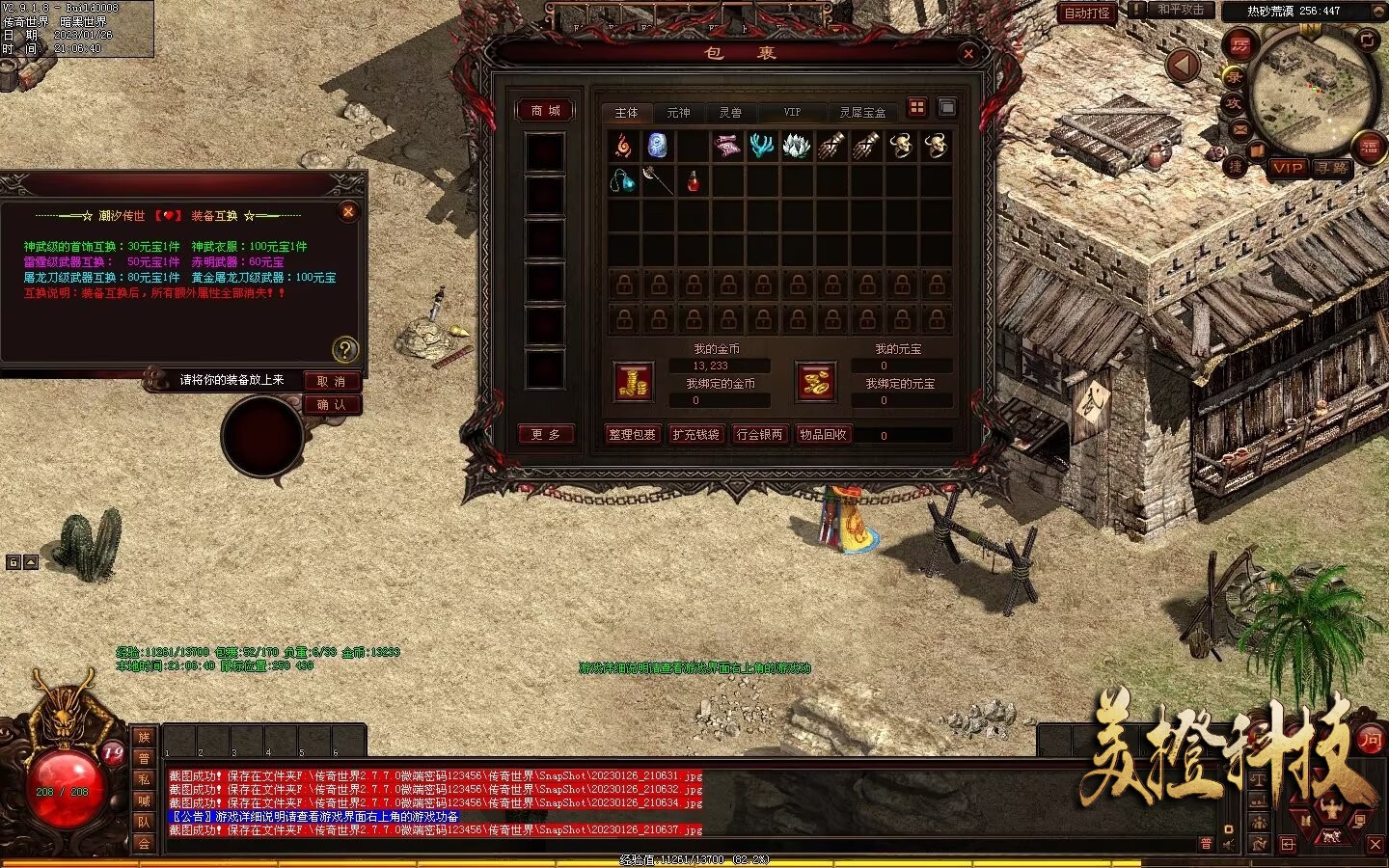
Task: Select the 攻 attack settings icon near minimap
Action: click(1235, 102)
